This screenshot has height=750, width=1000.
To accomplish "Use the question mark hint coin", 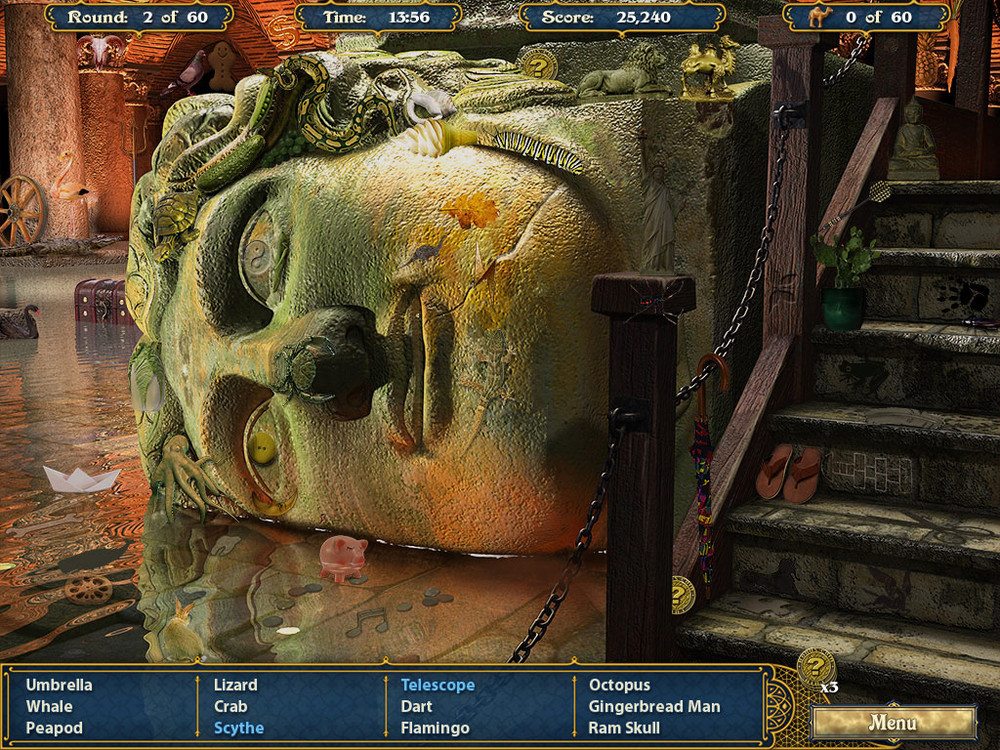I will [815, 667].
